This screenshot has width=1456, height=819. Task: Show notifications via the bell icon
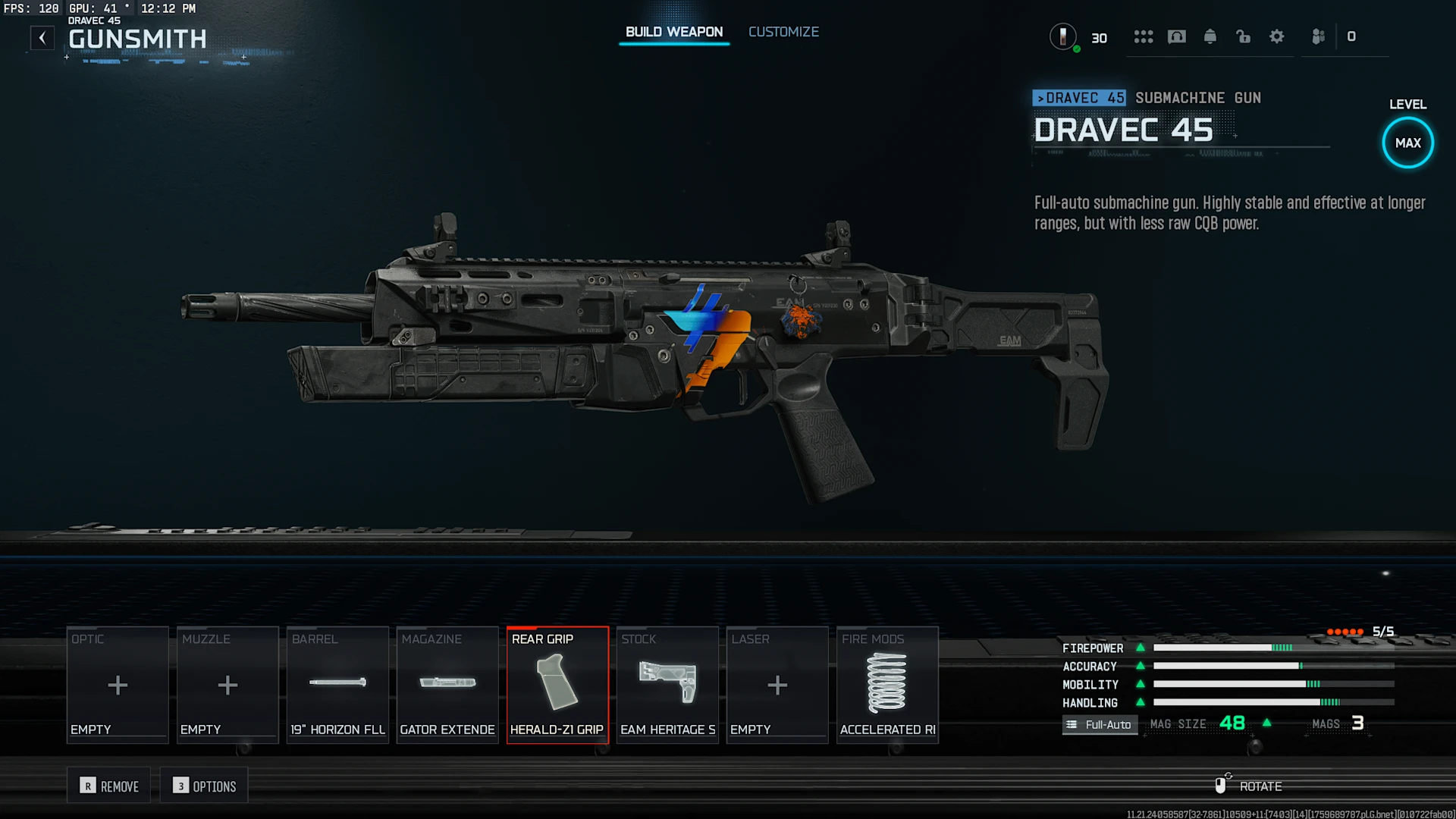(x=1210, y=36)
